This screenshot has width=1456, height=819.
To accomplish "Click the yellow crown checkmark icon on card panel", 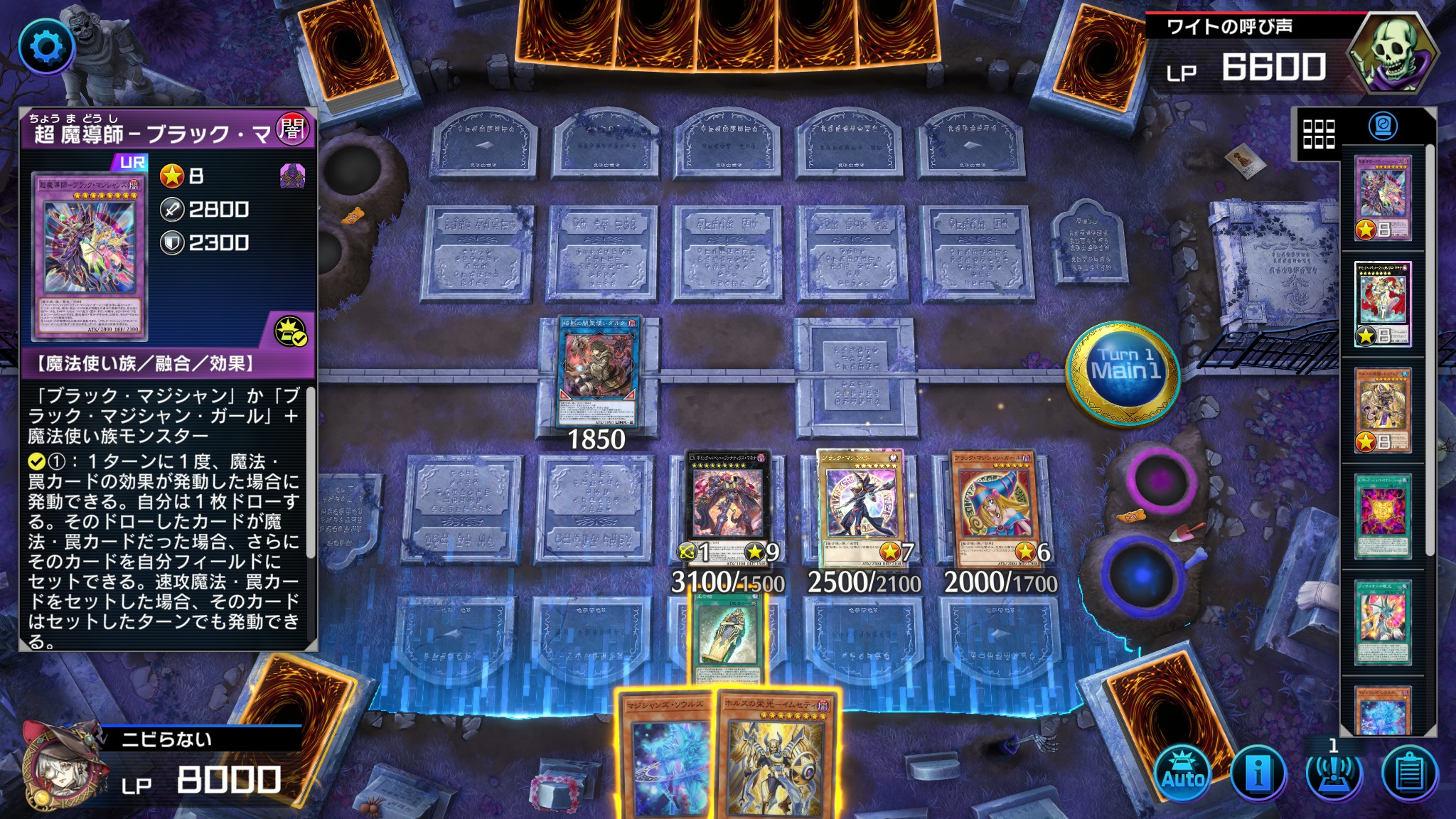I will [291, 331].
